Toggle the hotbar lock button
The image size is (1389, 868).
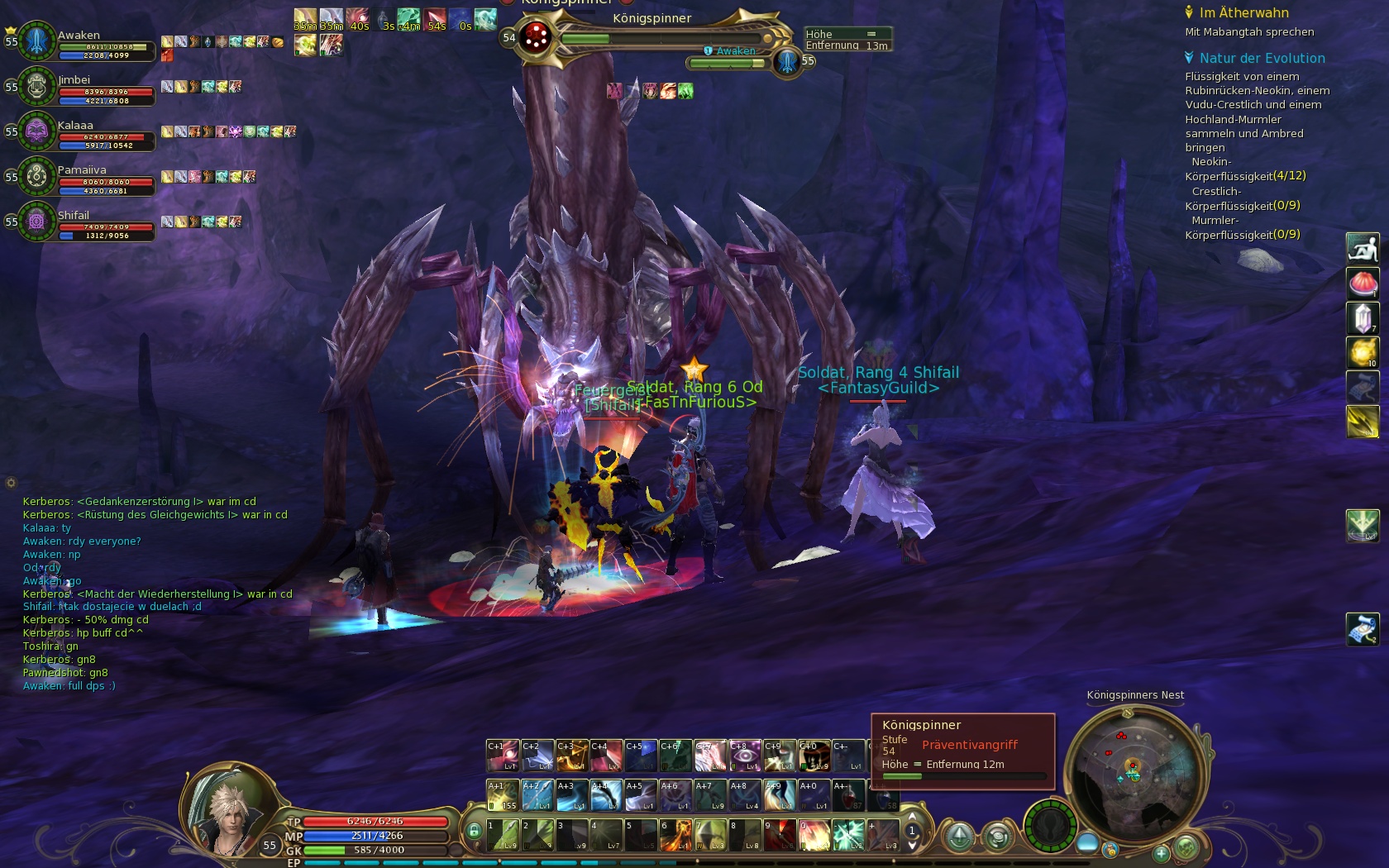474,831
